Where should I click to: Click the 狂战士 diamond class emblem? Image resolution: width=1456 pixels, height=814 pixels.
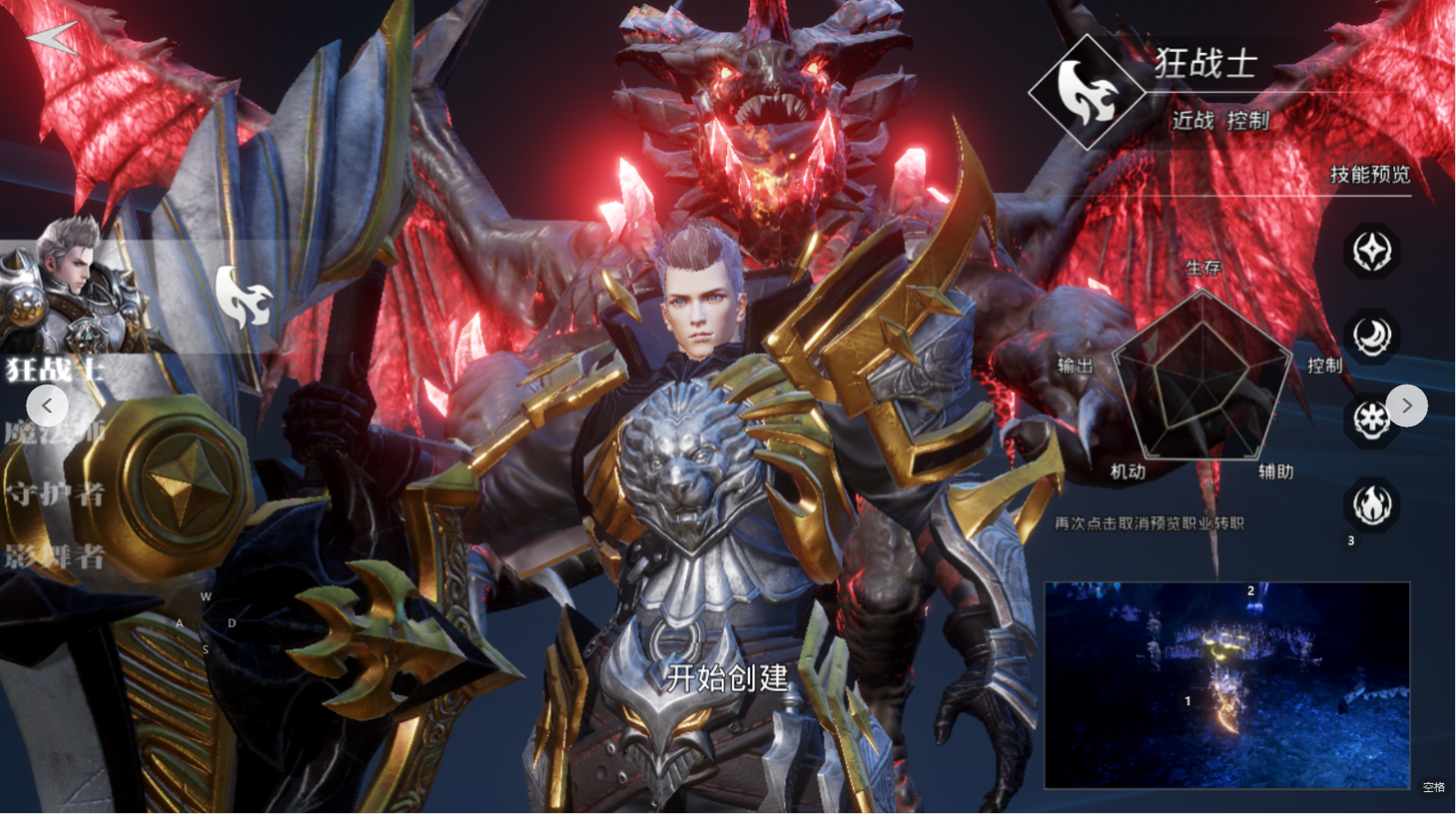tap(1087, 92)
